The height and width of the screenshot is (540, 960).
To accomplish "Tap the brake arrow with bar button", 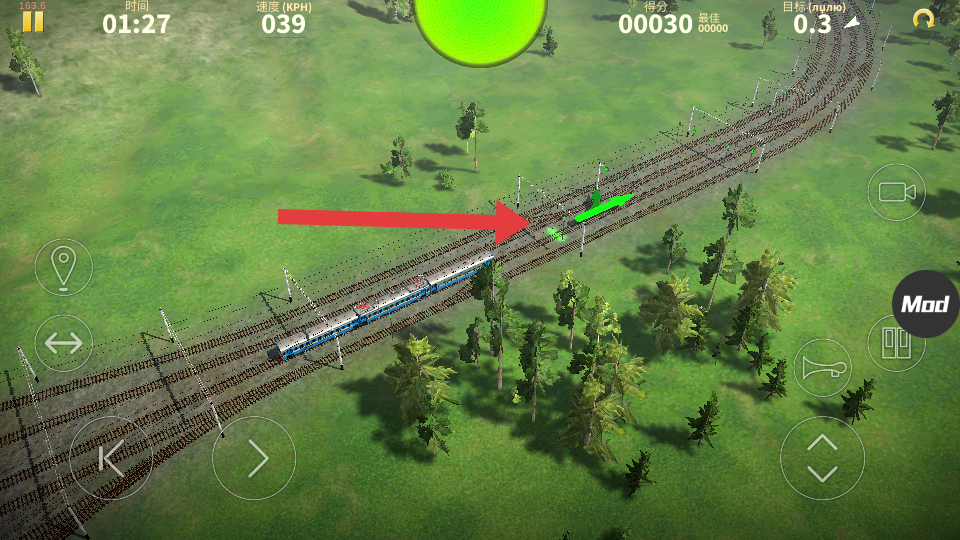I will [111, 458].
